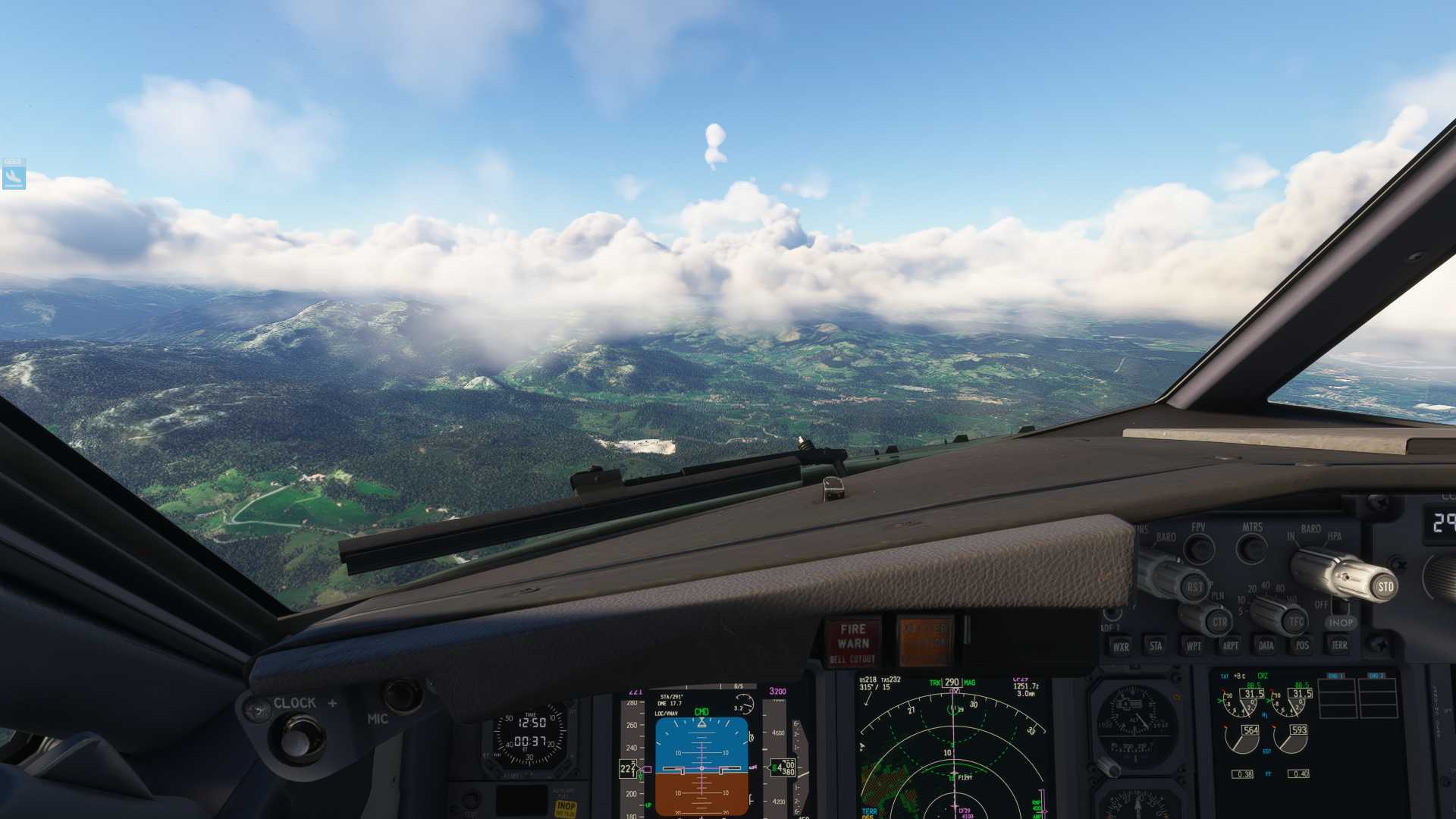Open the simulator toolbar icon at top left
This screenshot has height=819, width=1456.
point(15,172)
